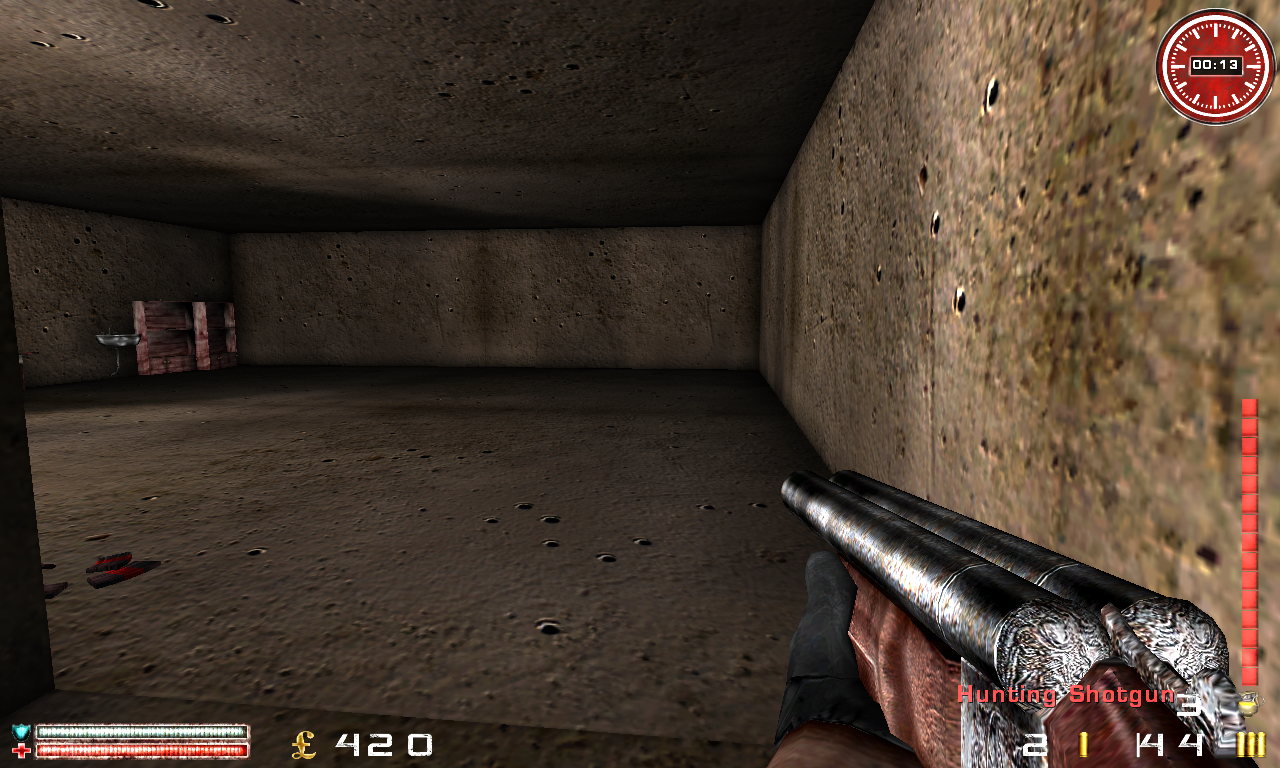
Task: Click the white armor bar above the health bar
Action: point(140,730)
